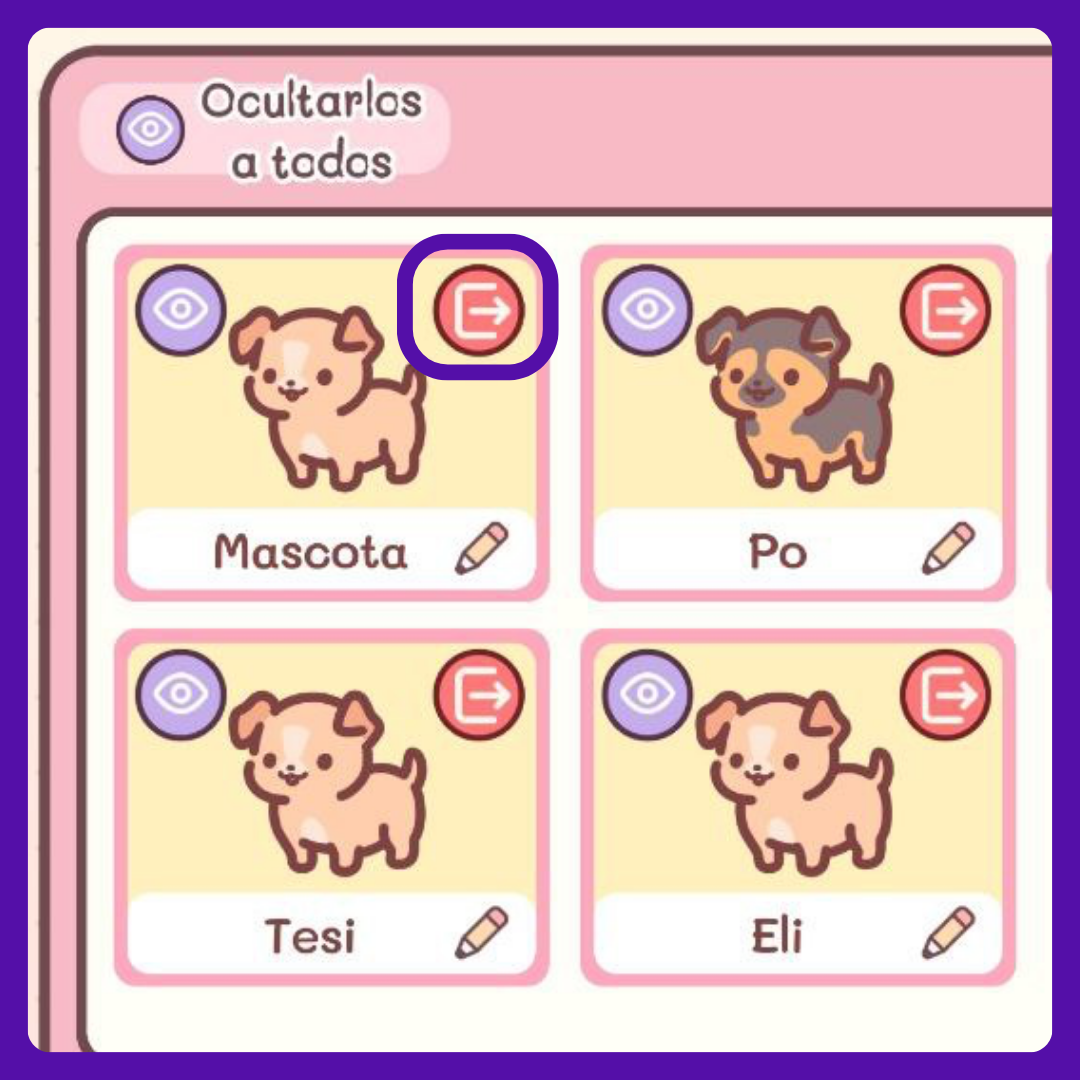
Task: Rename Eli with the pencil icon
Action: [x=948, y=933]
